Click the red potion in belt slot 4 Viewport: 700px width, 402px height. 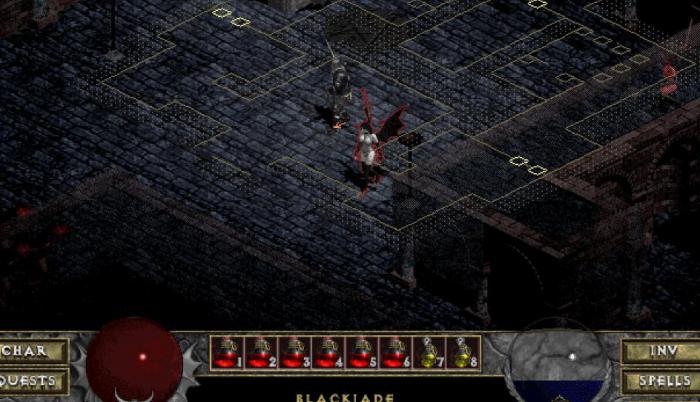tap(327, 352)
